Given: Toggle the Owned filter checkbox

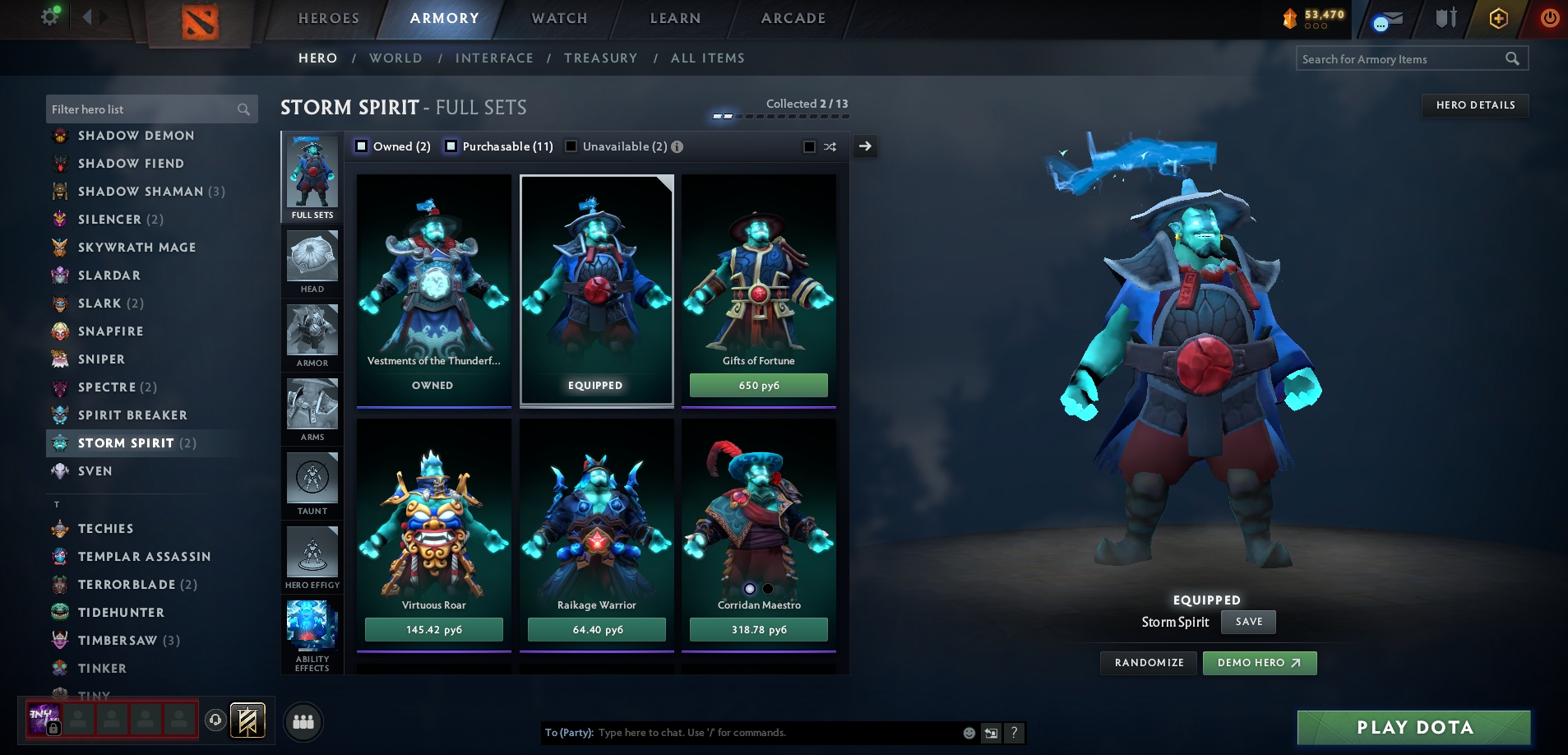Looking at the screenshot, I should pyautogui.click(x=361, y=146).
